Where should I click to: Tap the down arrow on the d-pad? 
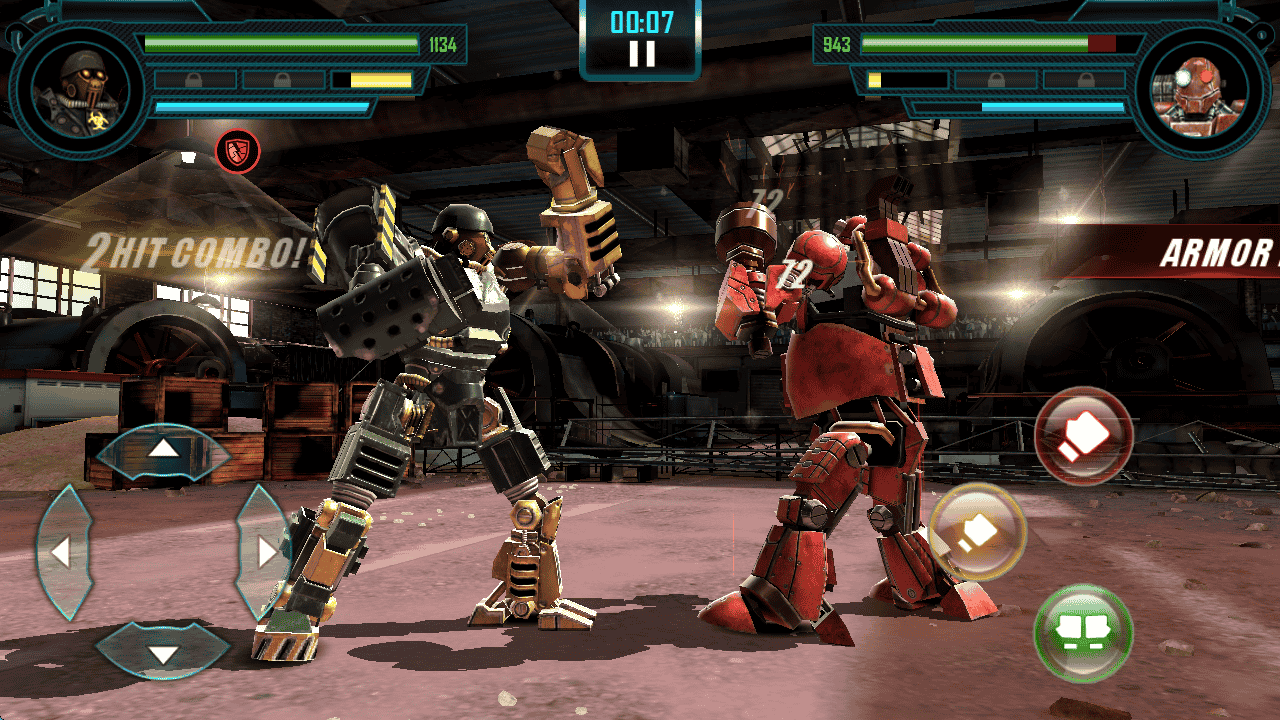click(x=163, y=654)
